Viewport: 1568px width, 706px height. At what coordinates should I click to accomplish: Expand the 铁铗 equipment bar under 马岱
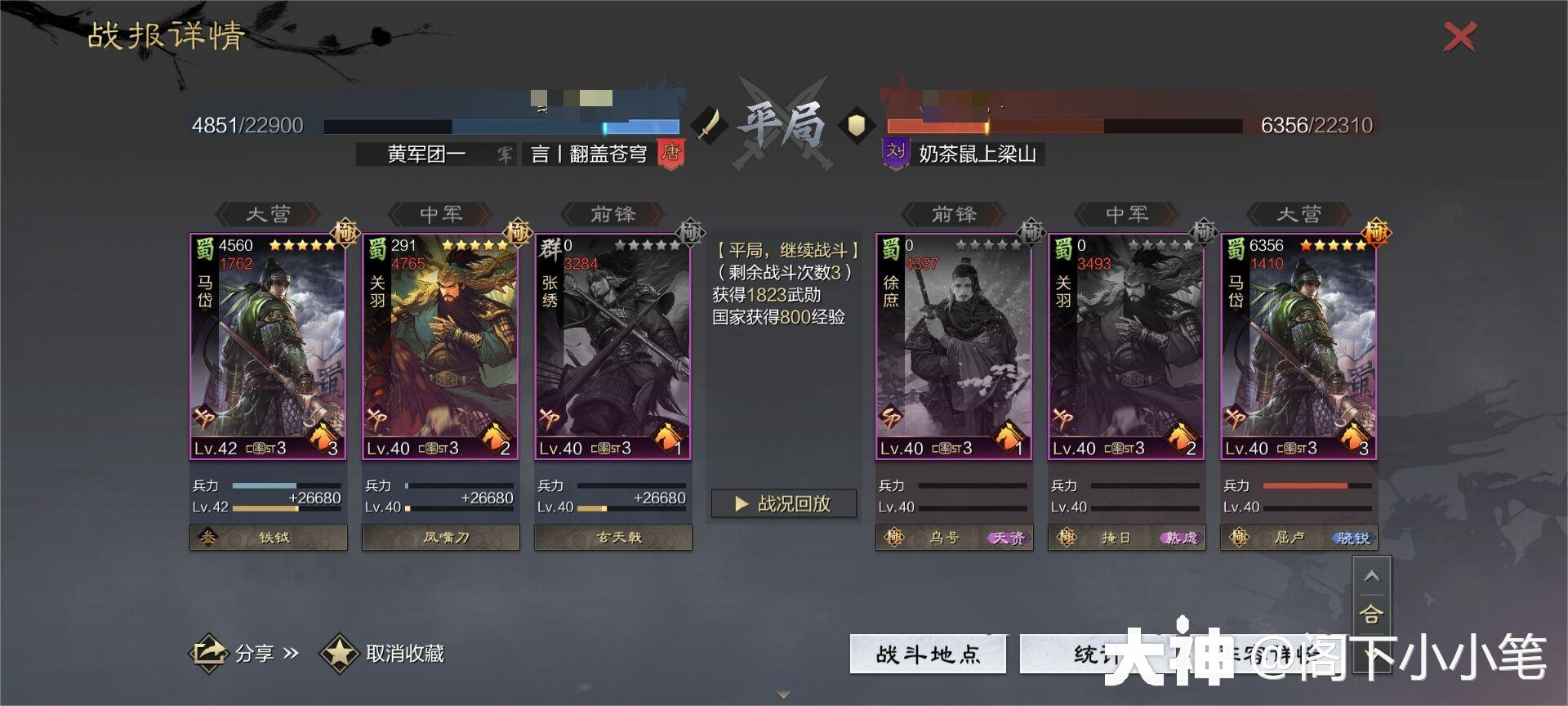coord(268,538)
